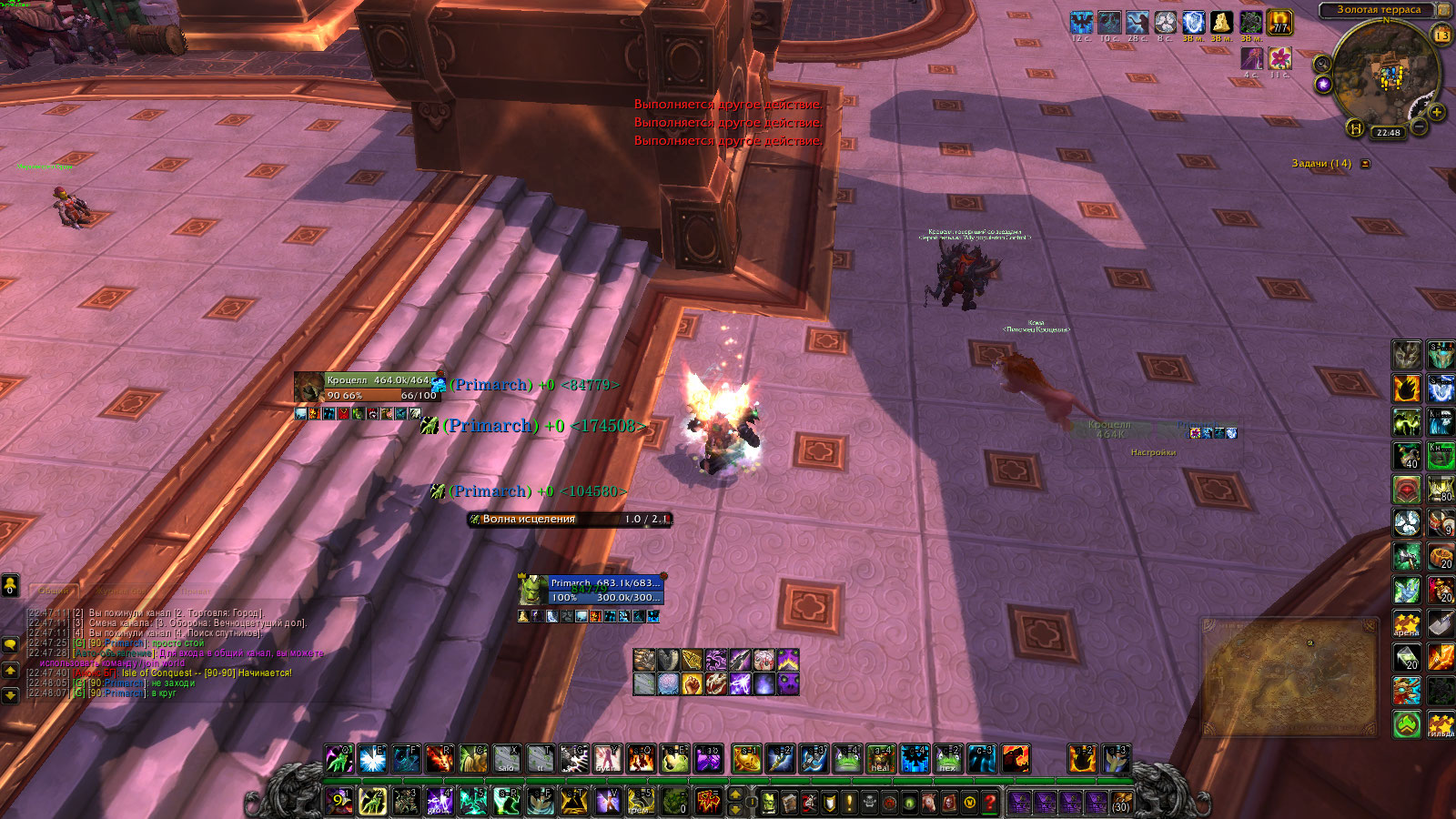Collapse the Задачи (14) objectives tracker
The width and height of the screenshot is (1456, 819).
[x=1365, y=164]
